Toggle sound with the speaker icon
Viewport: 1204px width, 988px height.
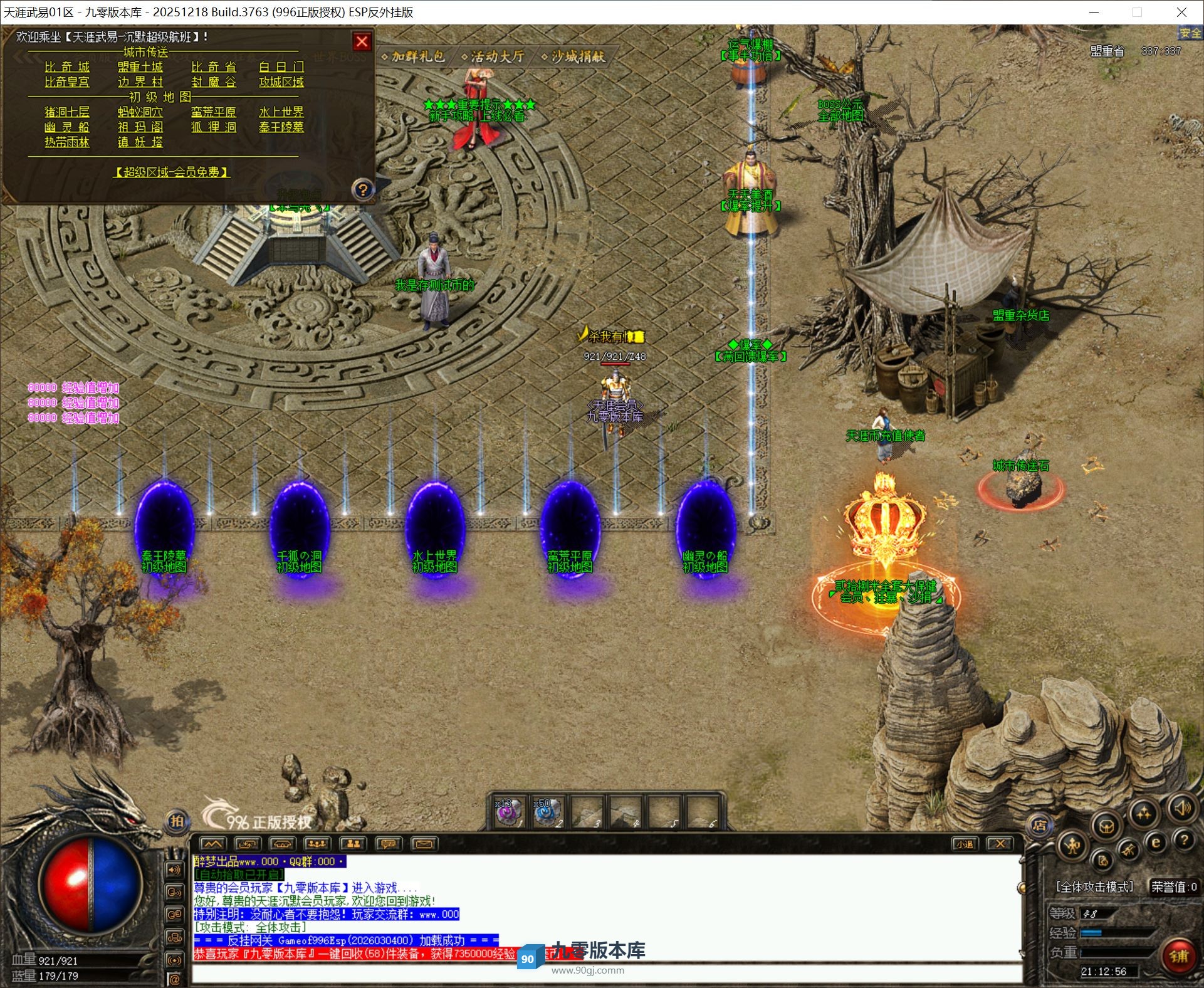[1183, 809]
